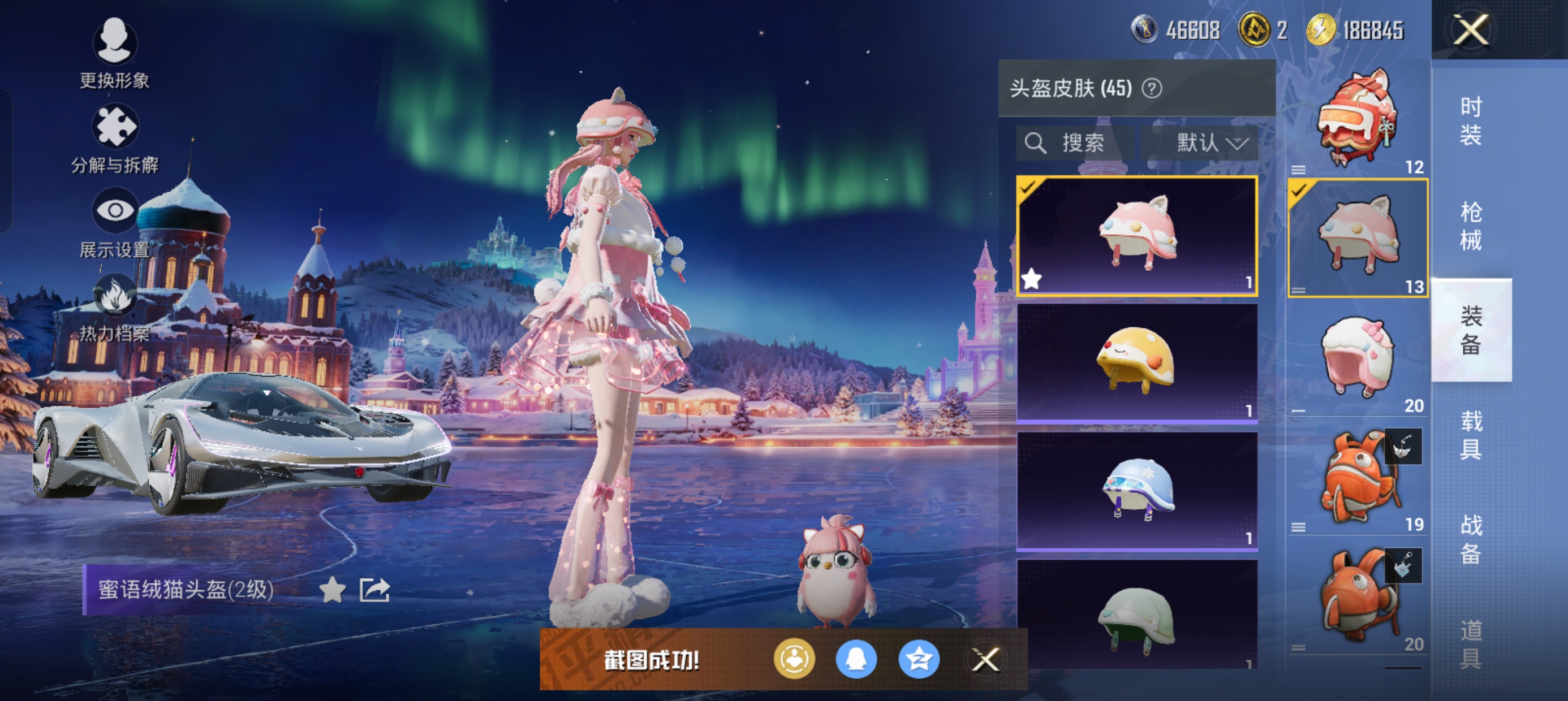The height and width of the screenshot is (701, 1568).
Task: Open the 热力档案 flame icon
Action: coord(114,296)
